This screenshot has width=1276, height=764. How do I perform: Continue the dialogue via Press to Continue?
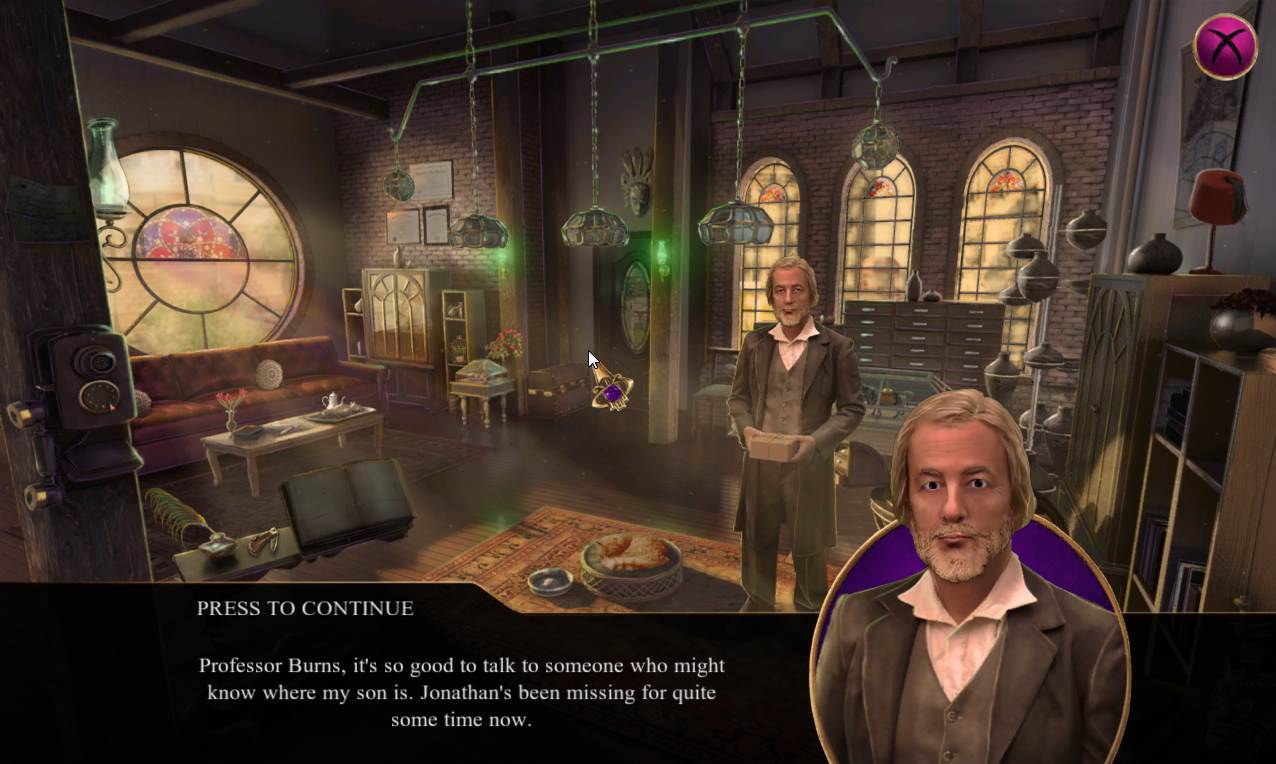coord(305,608)
